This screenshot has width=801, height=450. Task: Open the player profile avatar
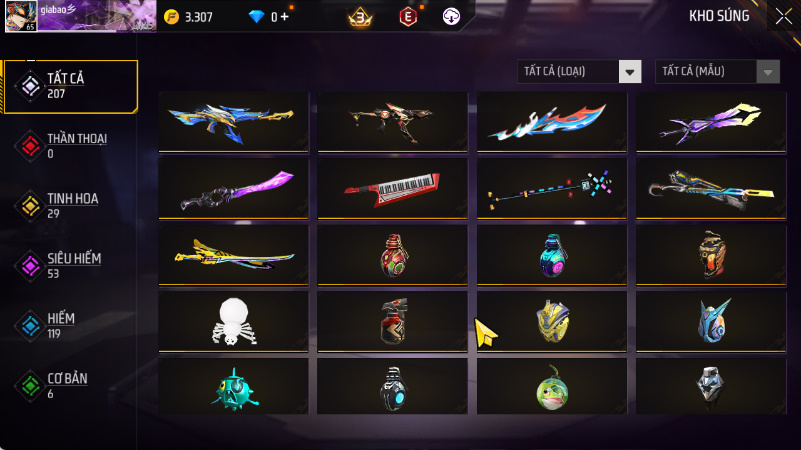coord(17,16)
